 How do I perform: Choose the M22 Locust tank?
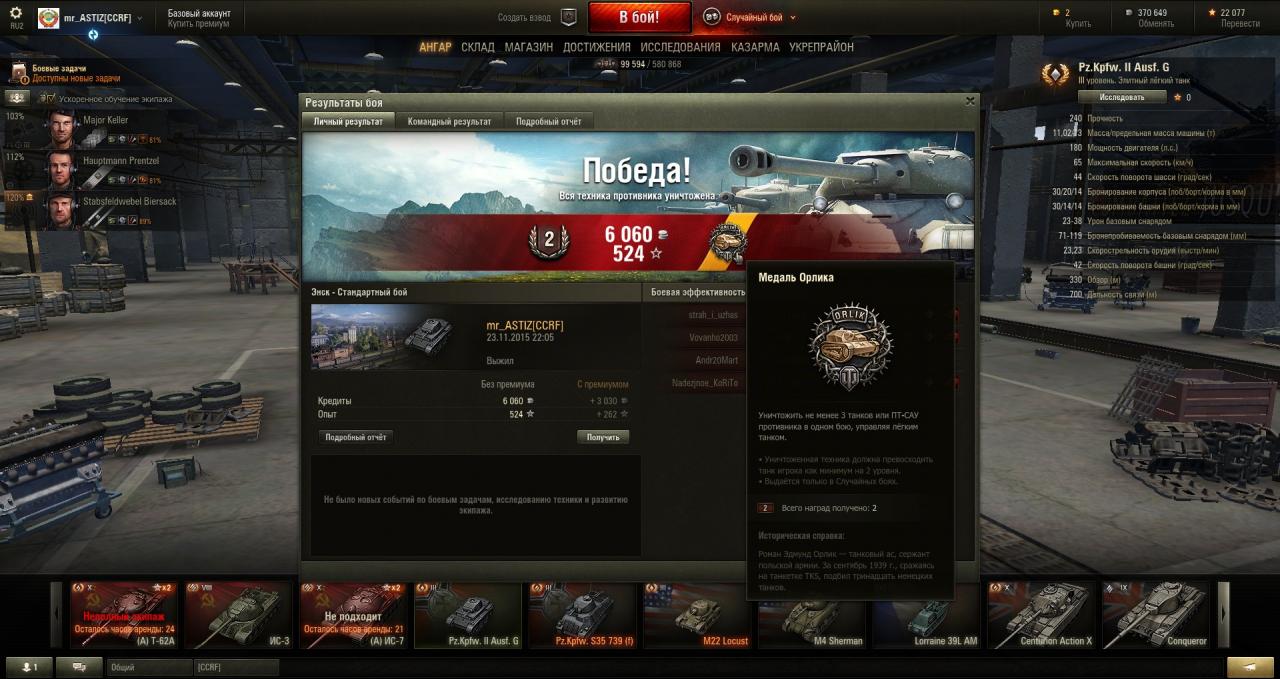(x=697, y=614)
